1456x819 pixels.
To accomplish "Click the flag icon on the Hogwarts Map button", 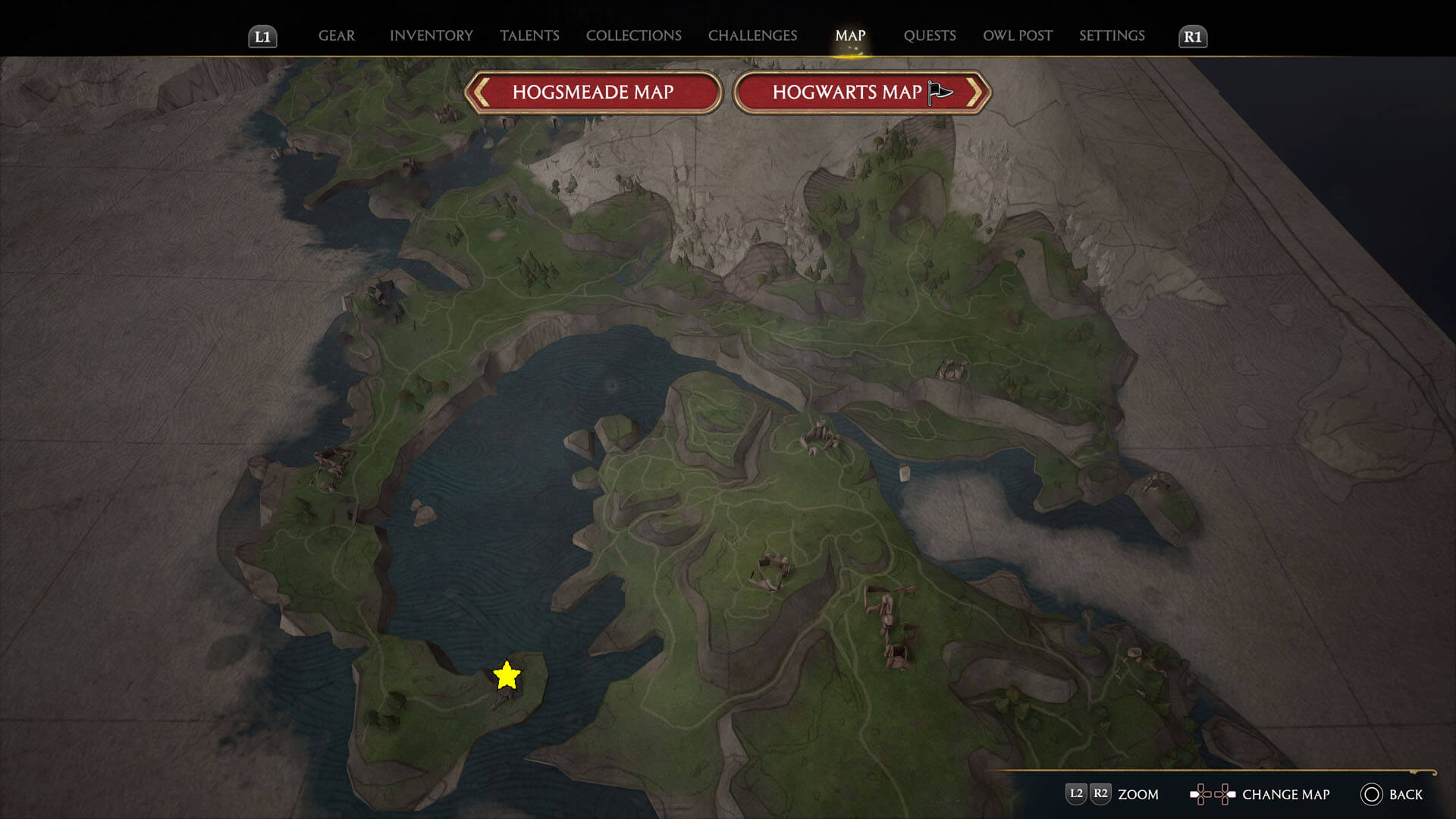I will click(x=938, y=90).
